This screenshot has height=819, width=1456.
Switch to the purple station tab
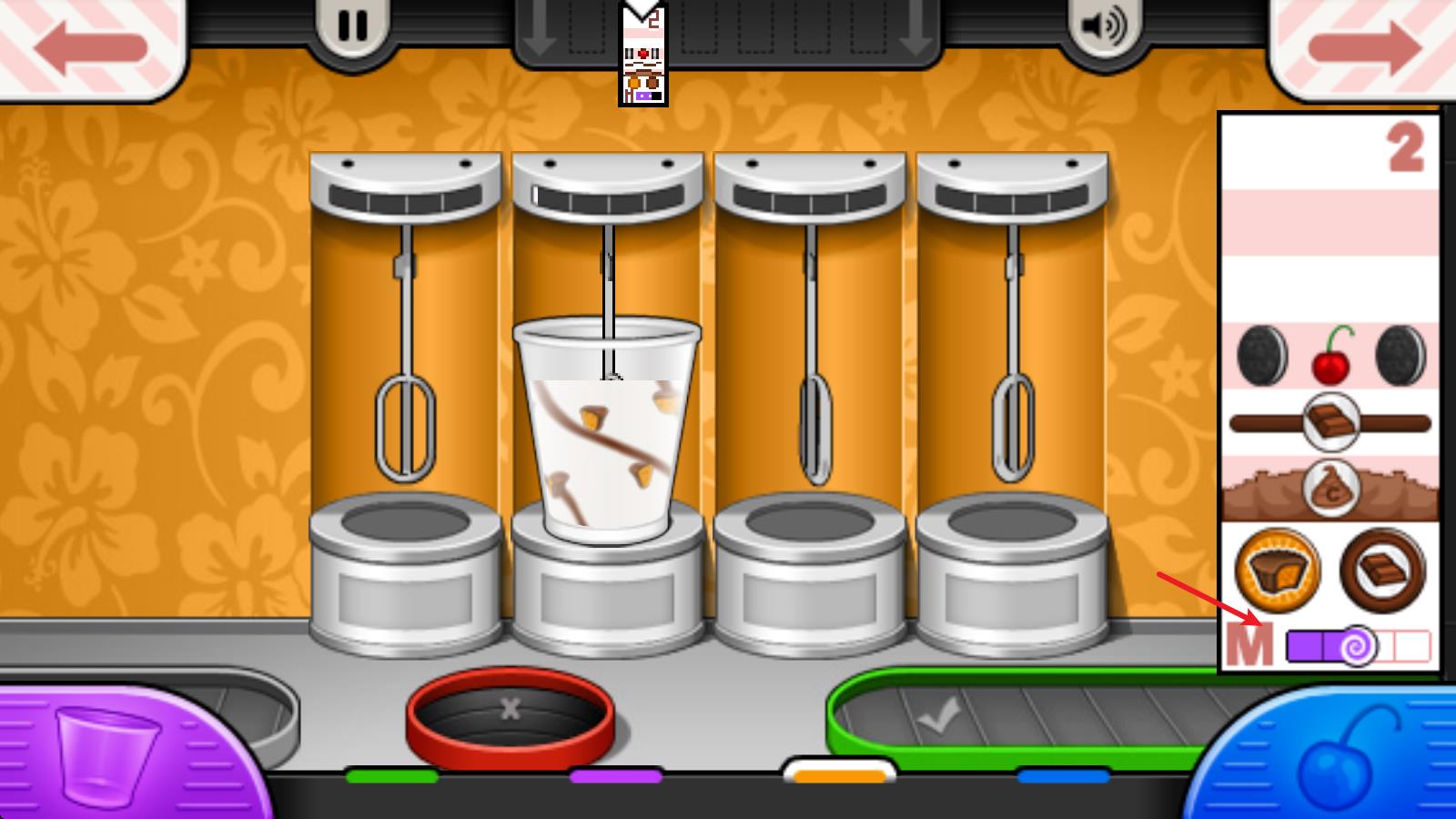point(616,776)
